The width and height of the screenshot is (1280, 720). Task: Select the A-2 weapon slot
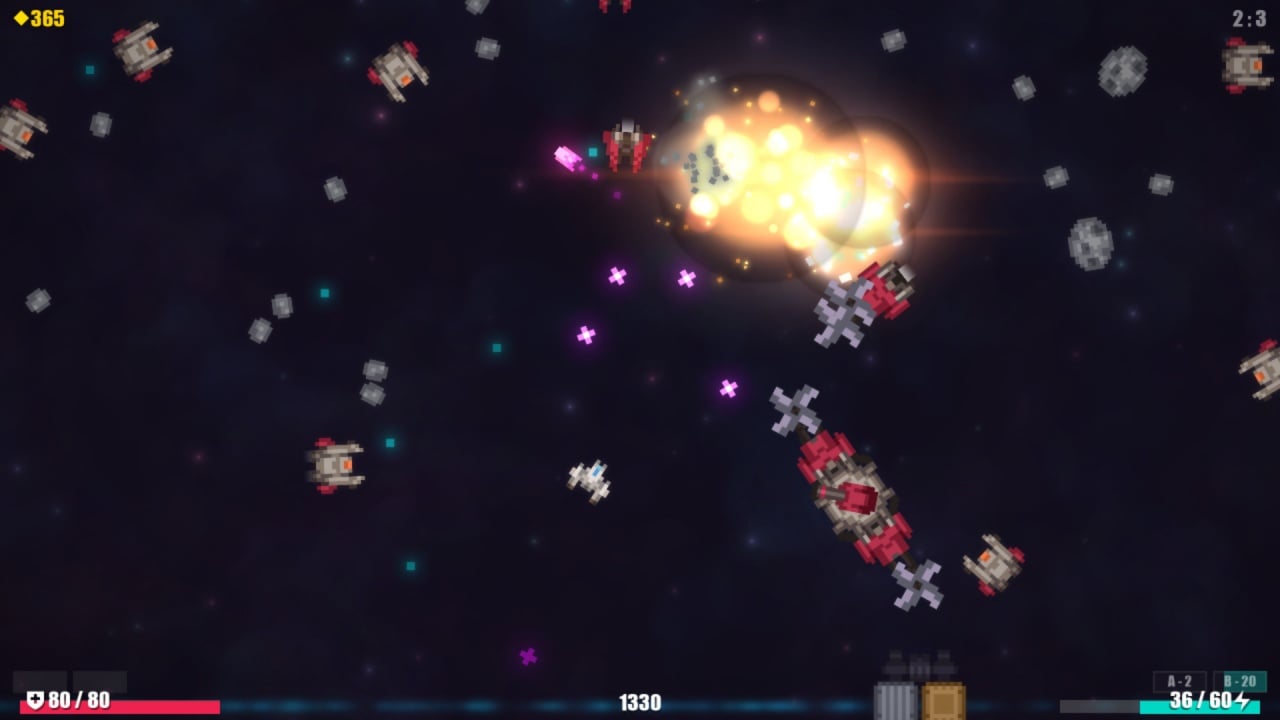(x=1179, y=681)
